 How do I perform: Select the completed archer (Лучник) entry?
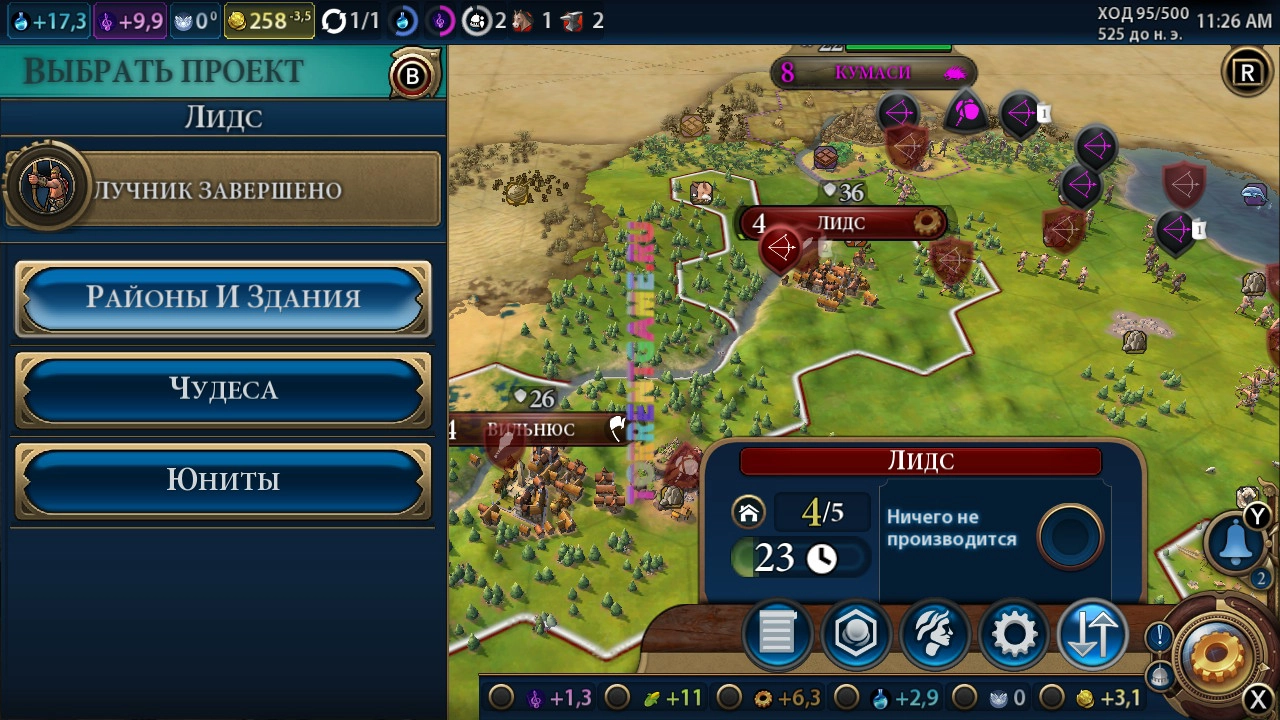coord(223,190)
